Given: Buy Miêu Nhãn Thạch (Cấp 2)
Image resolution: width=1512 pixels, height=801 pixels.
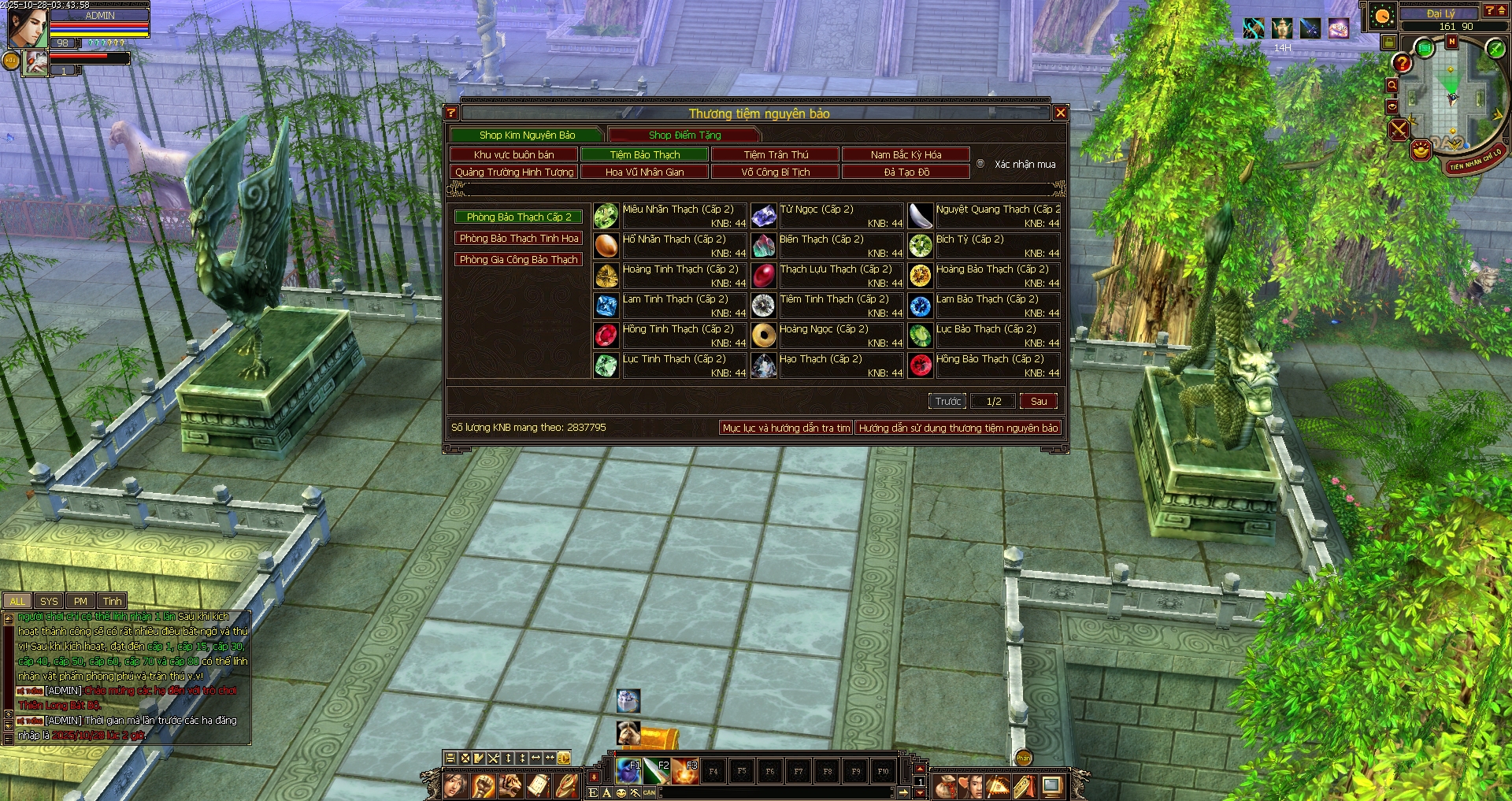Looking at the screenshot, I should (606, 216).
